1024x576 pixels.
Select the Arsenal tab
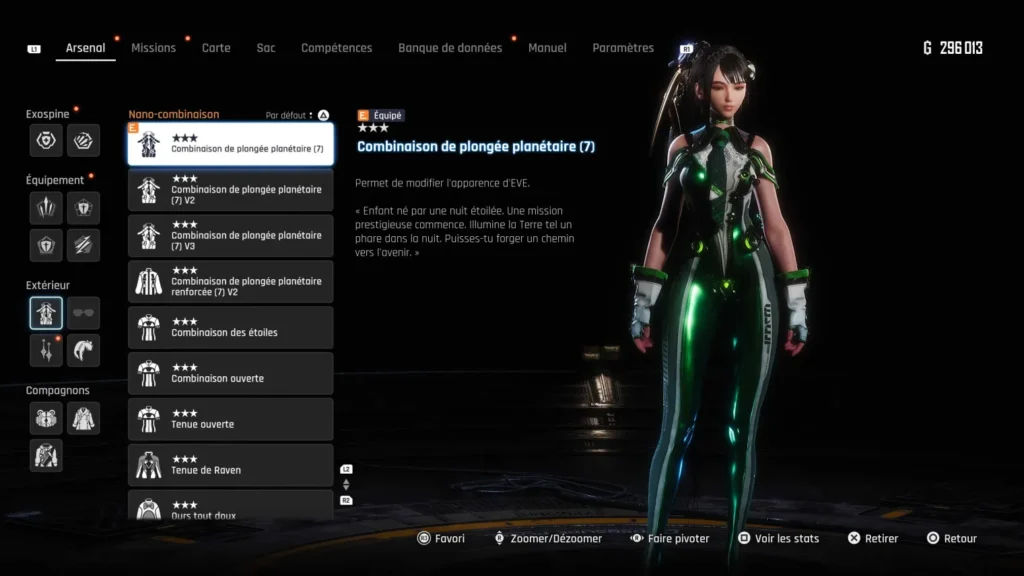85,48
